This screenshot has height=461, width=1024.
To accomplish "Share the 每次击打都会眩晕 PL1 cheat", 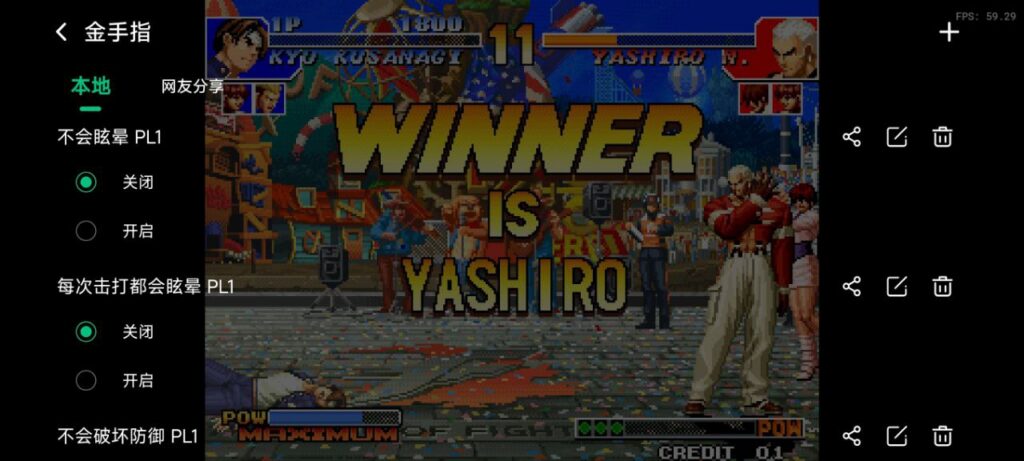I will [x=852, y=287].
